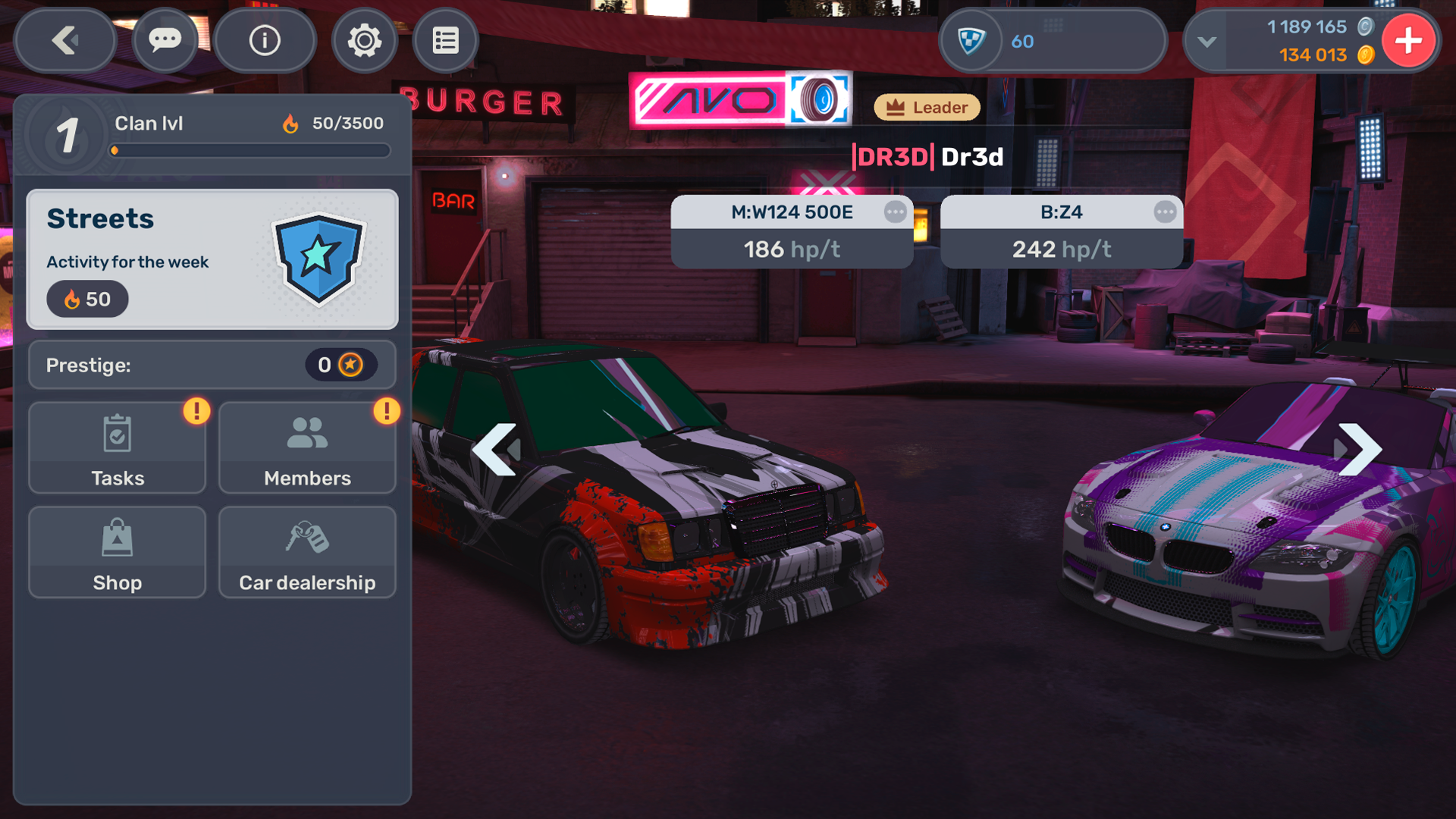
Task: Open the Streets weekly activity card
Action: [212, 259]
